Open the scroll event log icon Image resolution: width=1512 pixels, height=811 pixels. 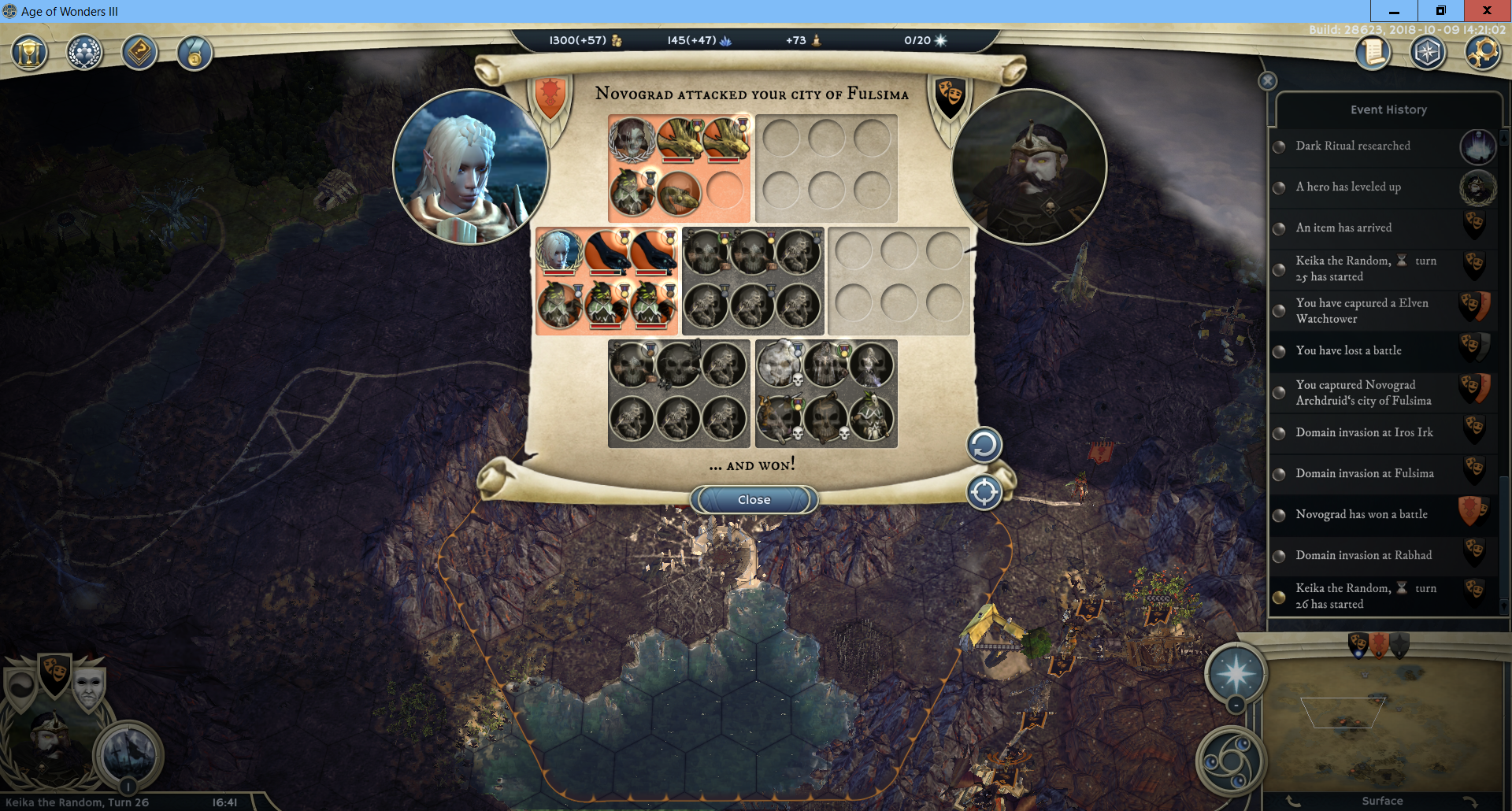point(1373,53)
